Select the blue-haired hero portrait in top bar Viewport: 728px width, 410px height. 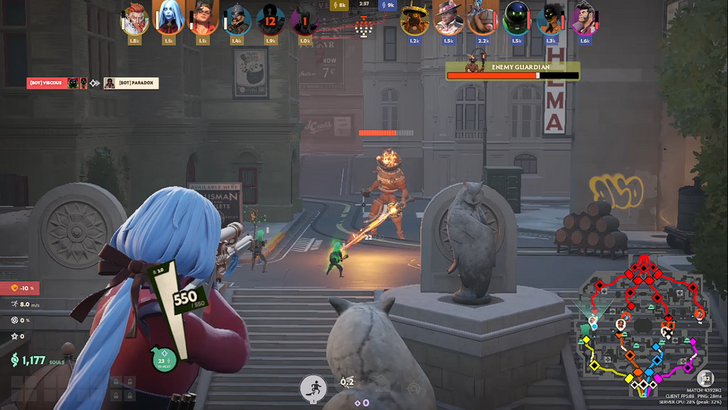click(x=168, y=19)
